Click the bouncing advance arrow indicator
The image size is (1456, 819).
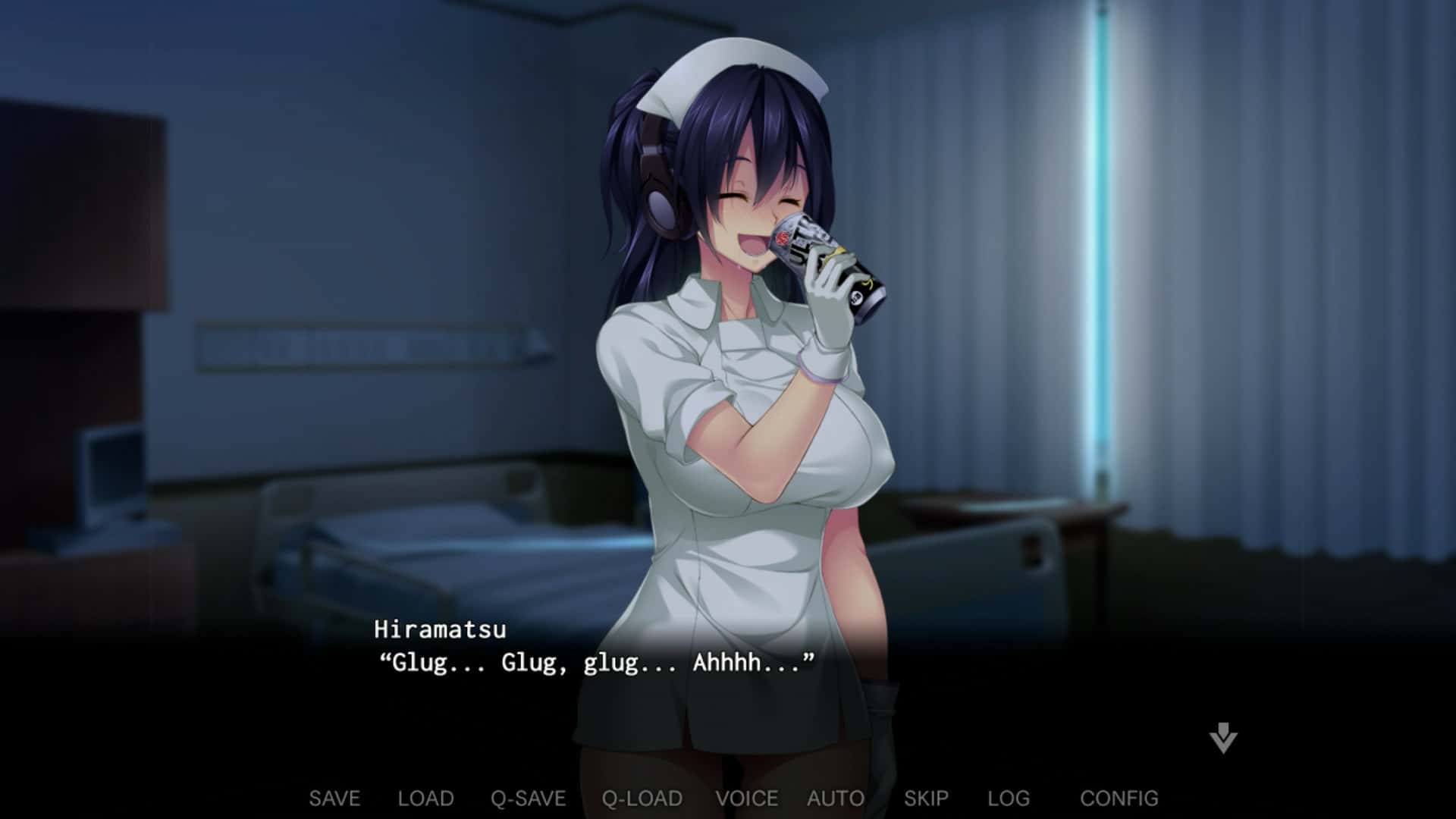pyautogui.click(x=1221, y=740)
